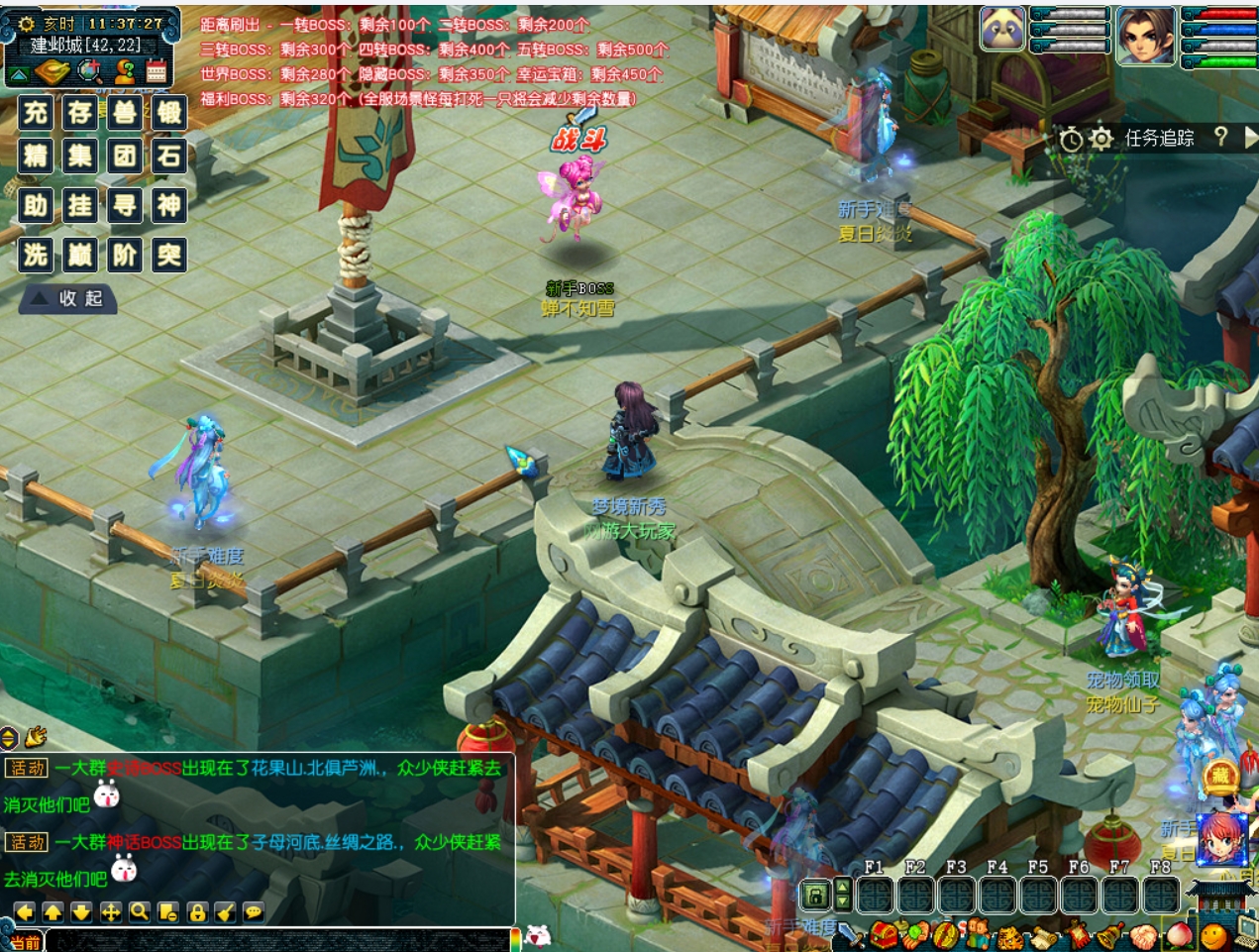Open the 存 storage shortcut
The width and height of the screenshot is (1259, 952).
(80, 112)
